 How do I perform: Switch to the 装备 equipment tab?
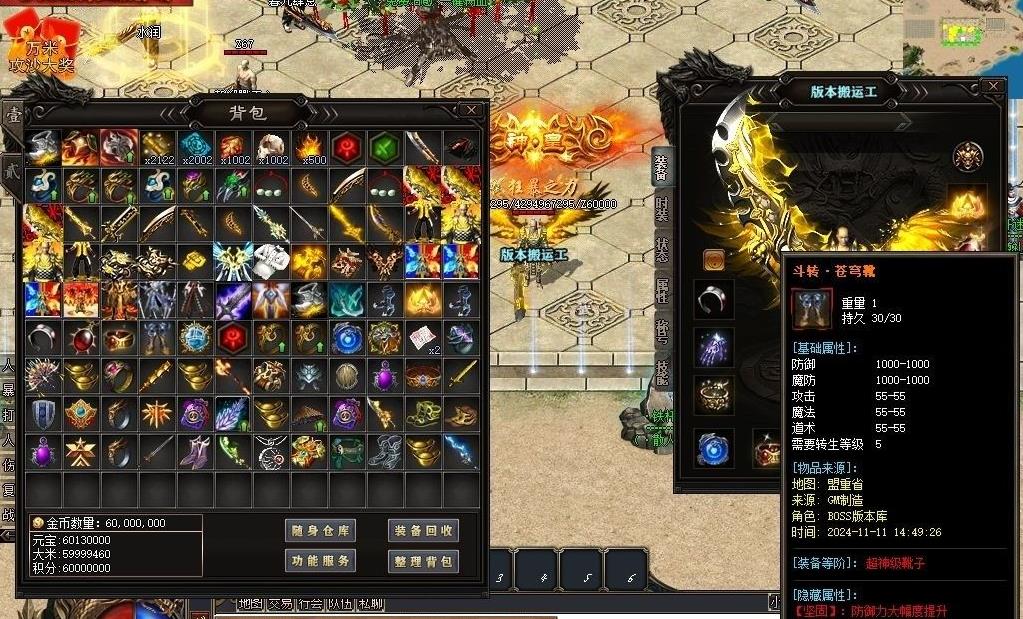coord(662,167)
